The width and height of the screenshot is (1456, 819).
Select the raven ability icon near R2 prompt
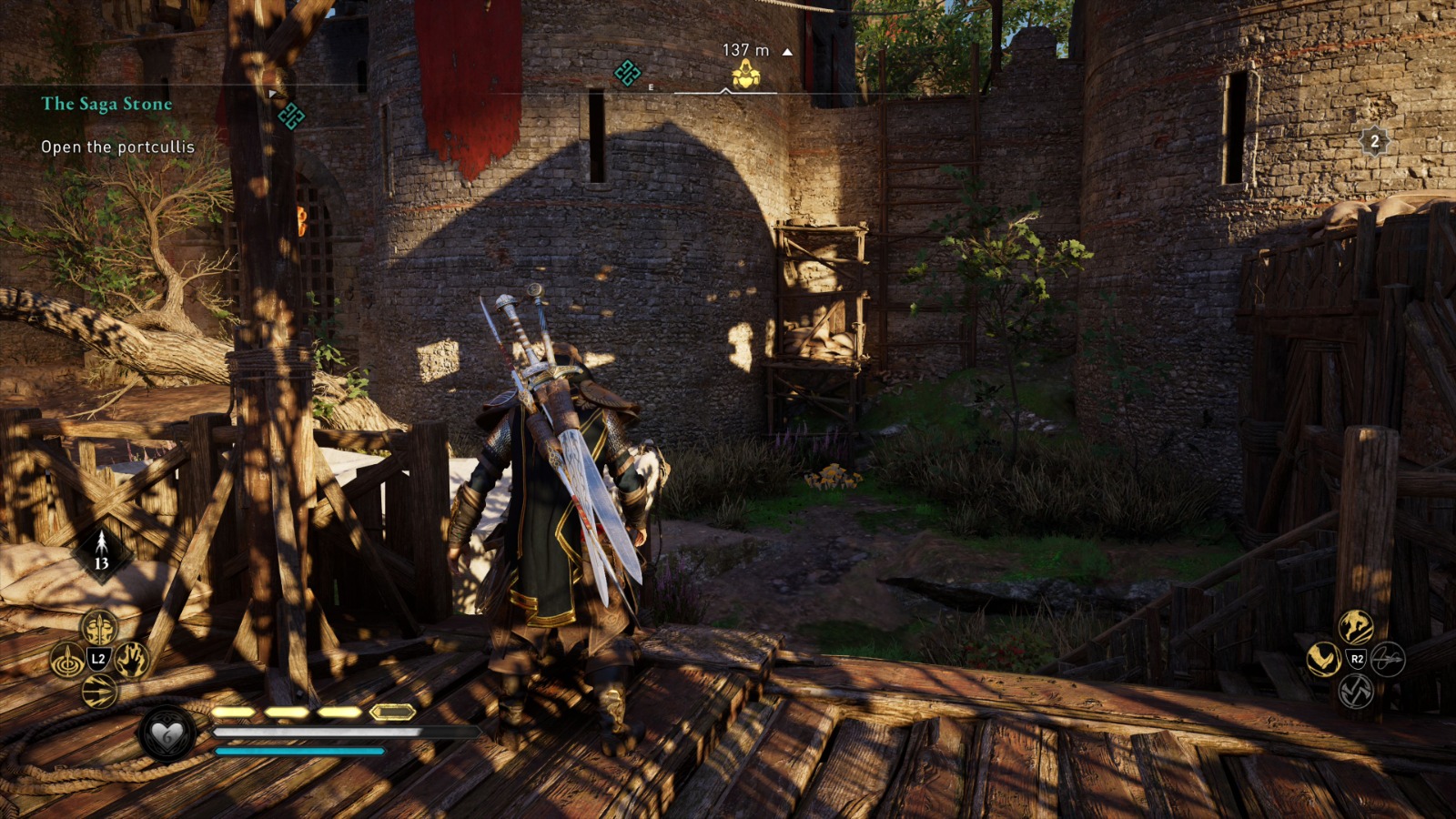pos(1323,659)
